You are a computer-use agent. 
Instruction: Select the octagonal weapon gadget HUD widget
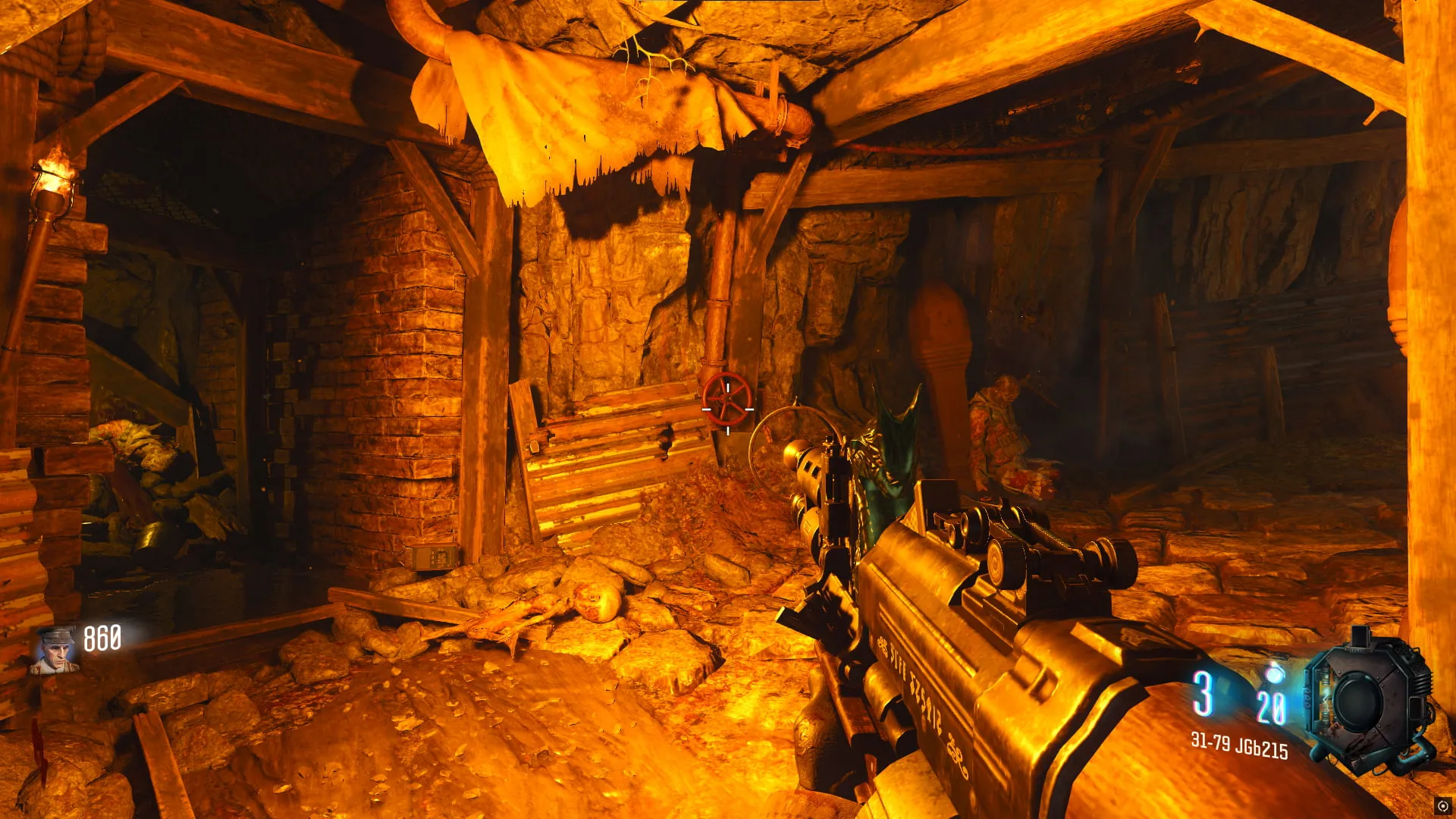pyautogui.click(x=1367, y=702)
